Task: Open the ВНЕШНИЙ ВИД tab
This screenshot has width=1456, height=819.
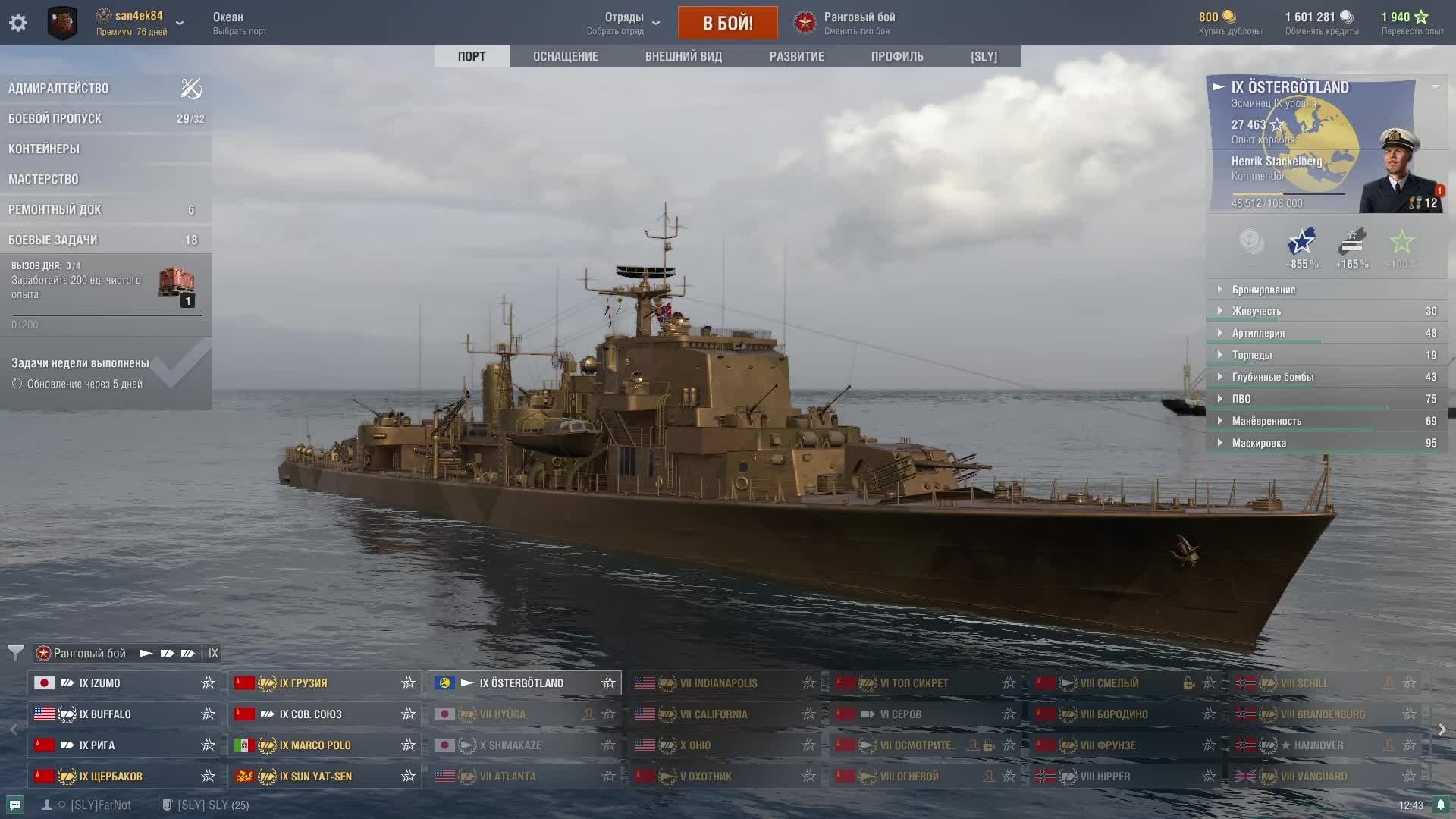Action: (x=683, y=56)
